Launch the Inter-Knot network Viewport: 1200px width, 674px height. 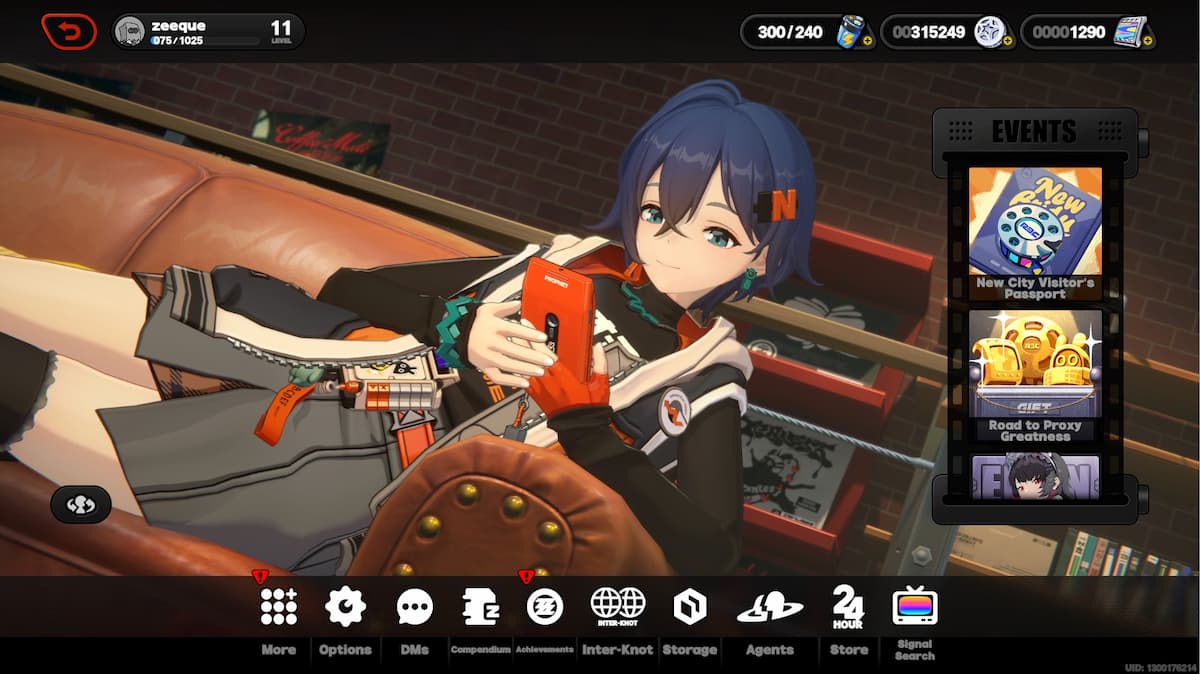617,607
